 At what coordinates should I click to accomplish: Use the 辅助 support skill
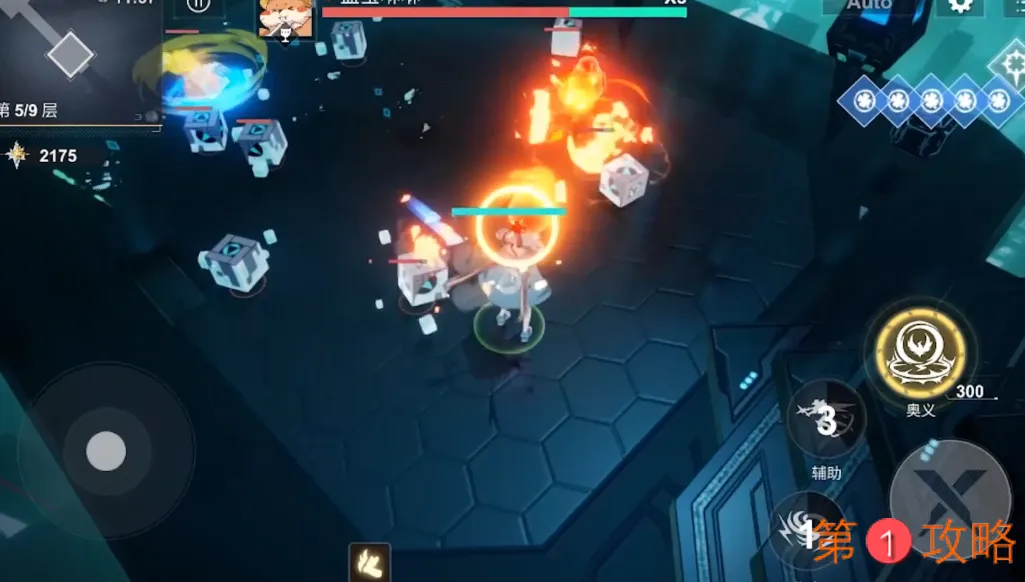pyautogui.click(x=825, y=419)
